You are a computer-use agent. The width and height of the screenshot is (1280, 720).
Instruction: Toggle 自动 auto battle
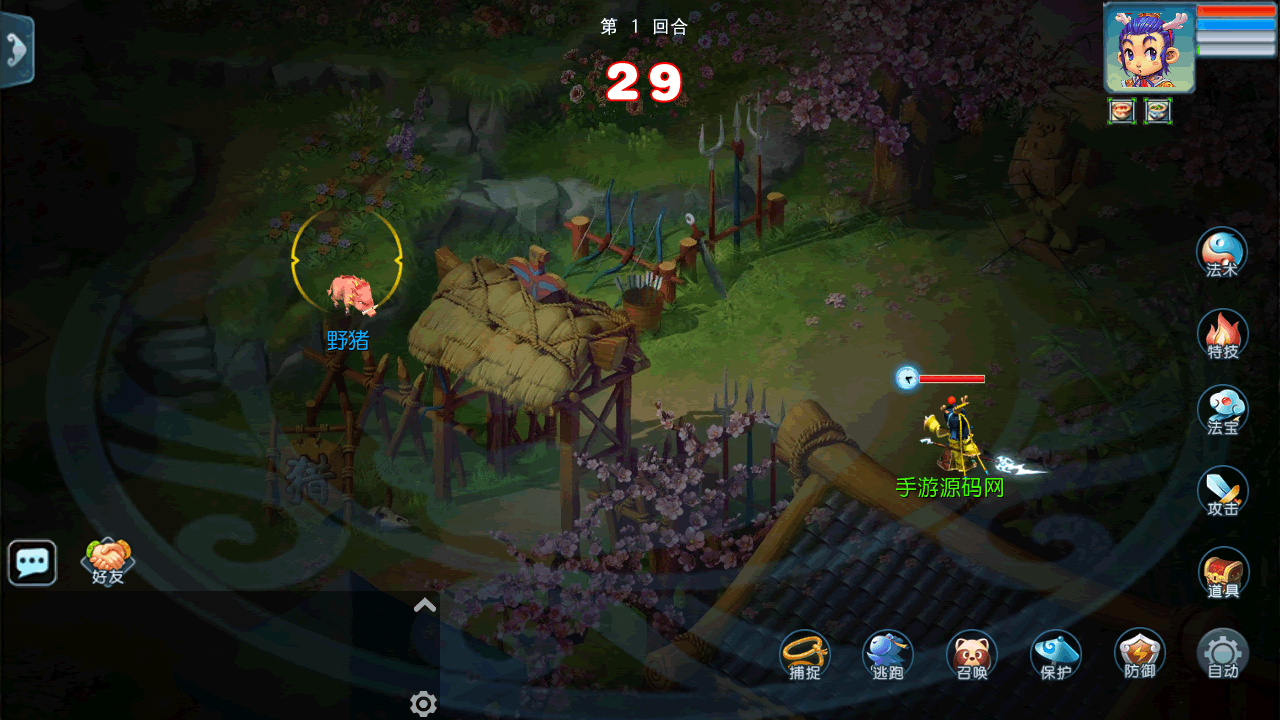[x=1222, y=654]
